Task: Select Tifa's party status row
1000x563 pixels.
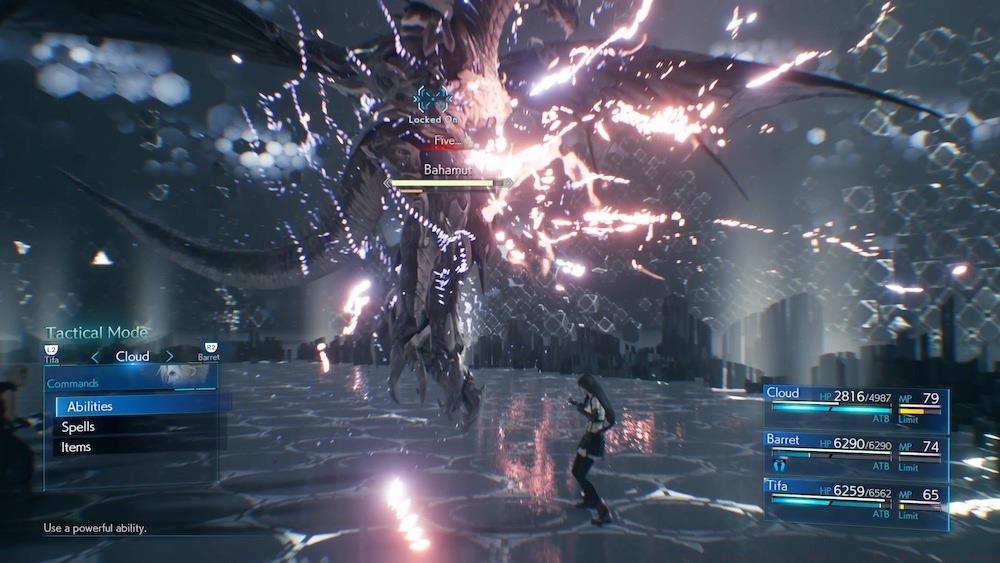Action: tap(855, 498)
